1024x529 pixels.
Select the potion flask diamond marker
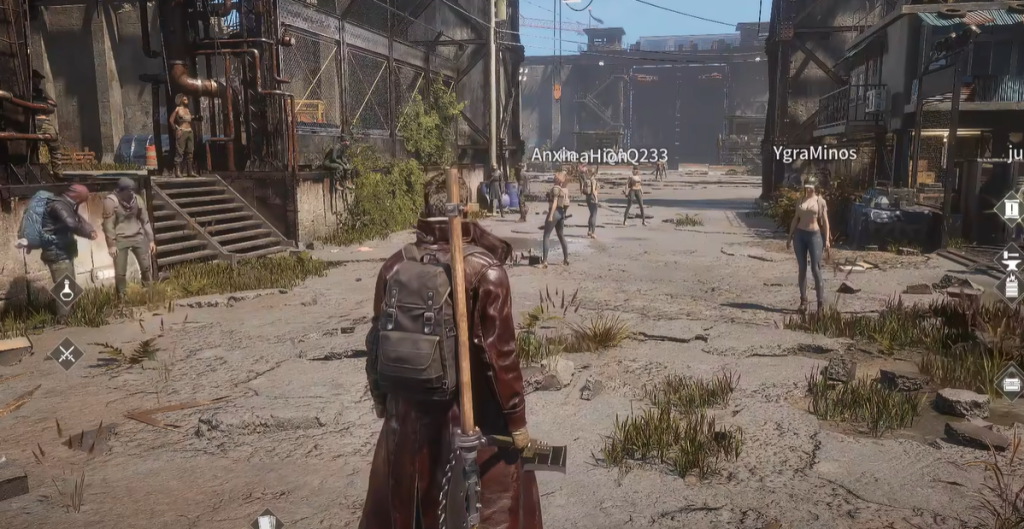click(67, 292)
